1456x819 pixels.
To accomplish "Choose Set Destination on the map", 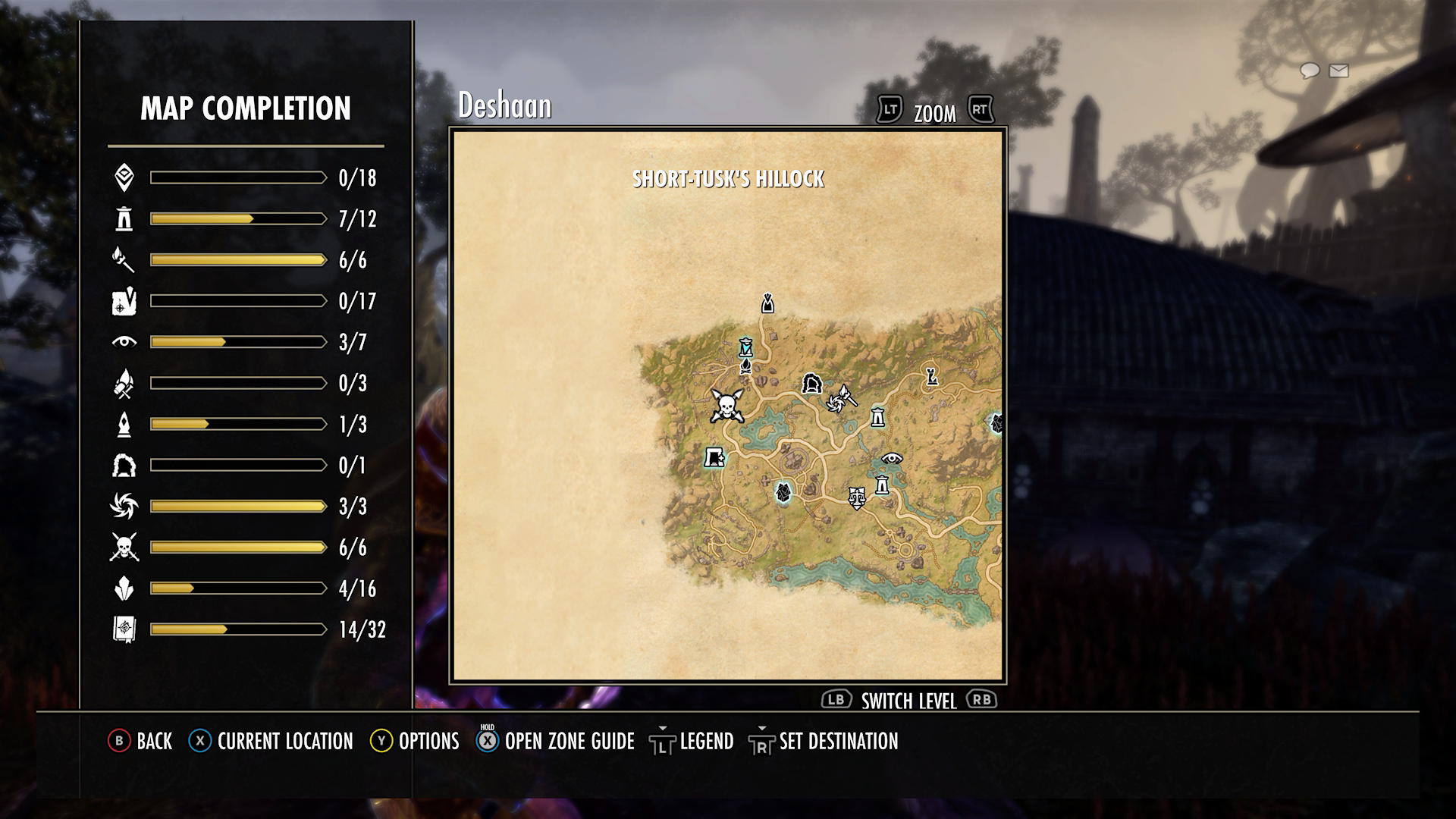I will point(824,741).
